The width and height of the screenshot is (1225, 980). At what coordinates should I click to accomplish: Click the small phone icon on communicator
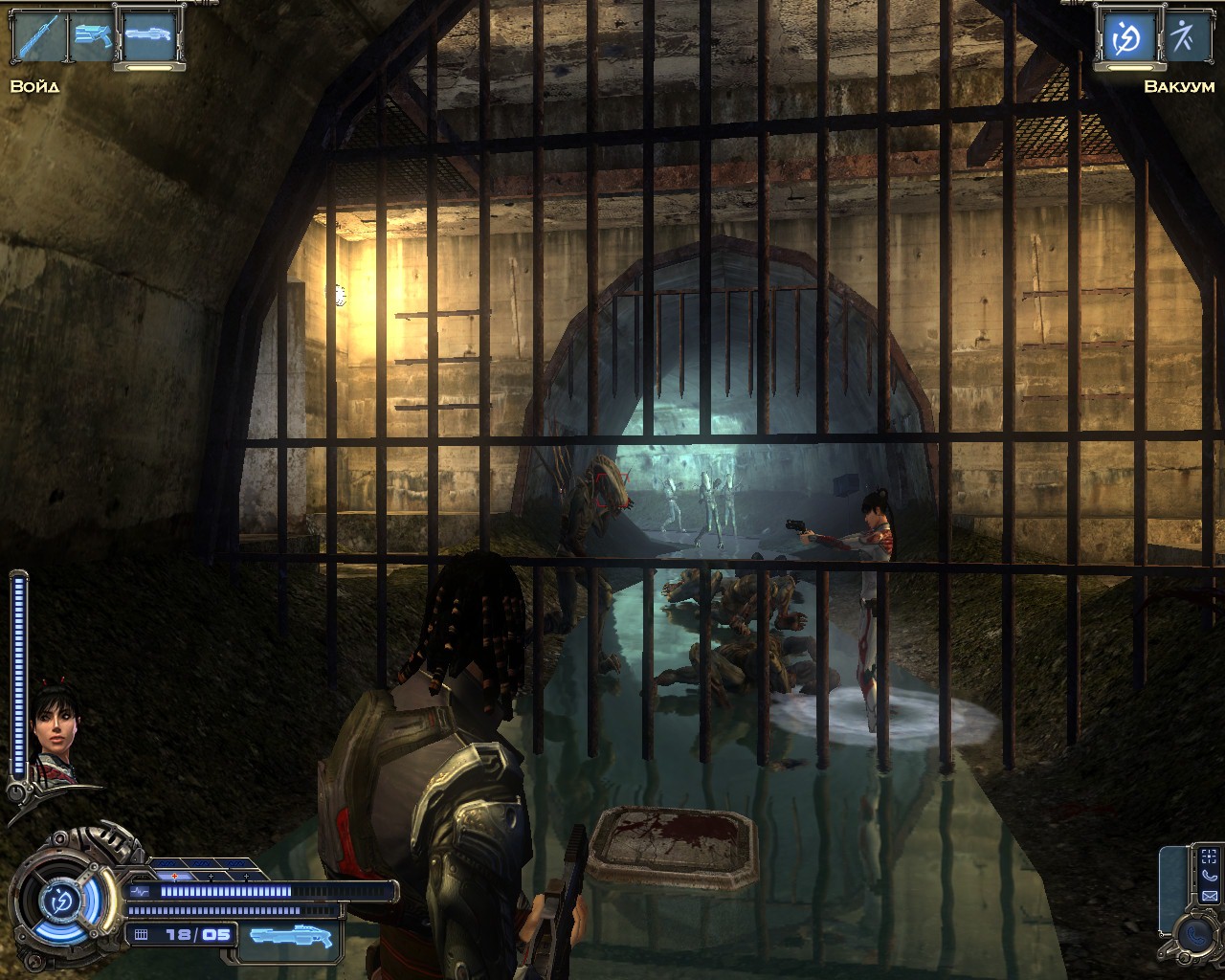point(1210,876)
